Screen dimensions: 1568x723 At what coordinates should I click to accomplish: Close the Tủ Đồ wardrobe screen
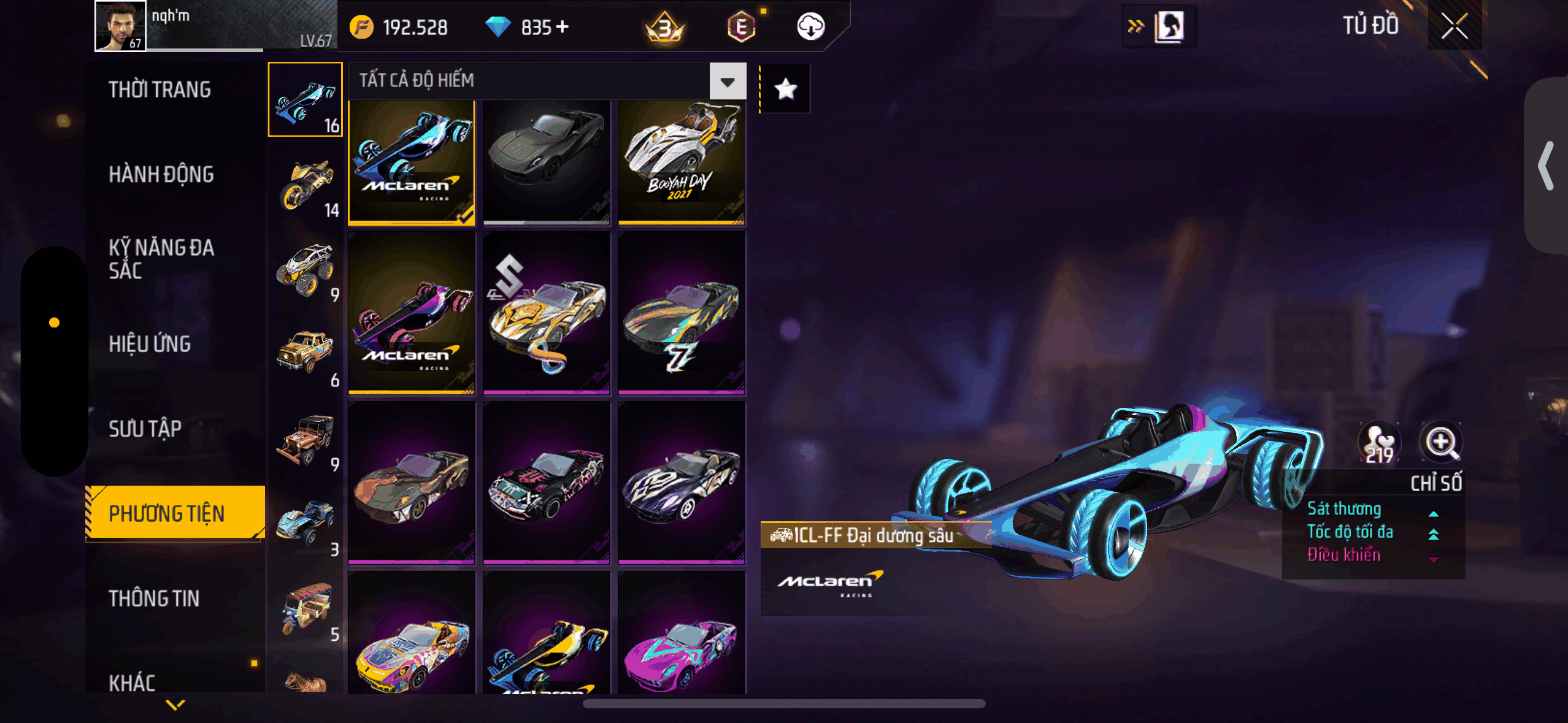point(1454,26)
